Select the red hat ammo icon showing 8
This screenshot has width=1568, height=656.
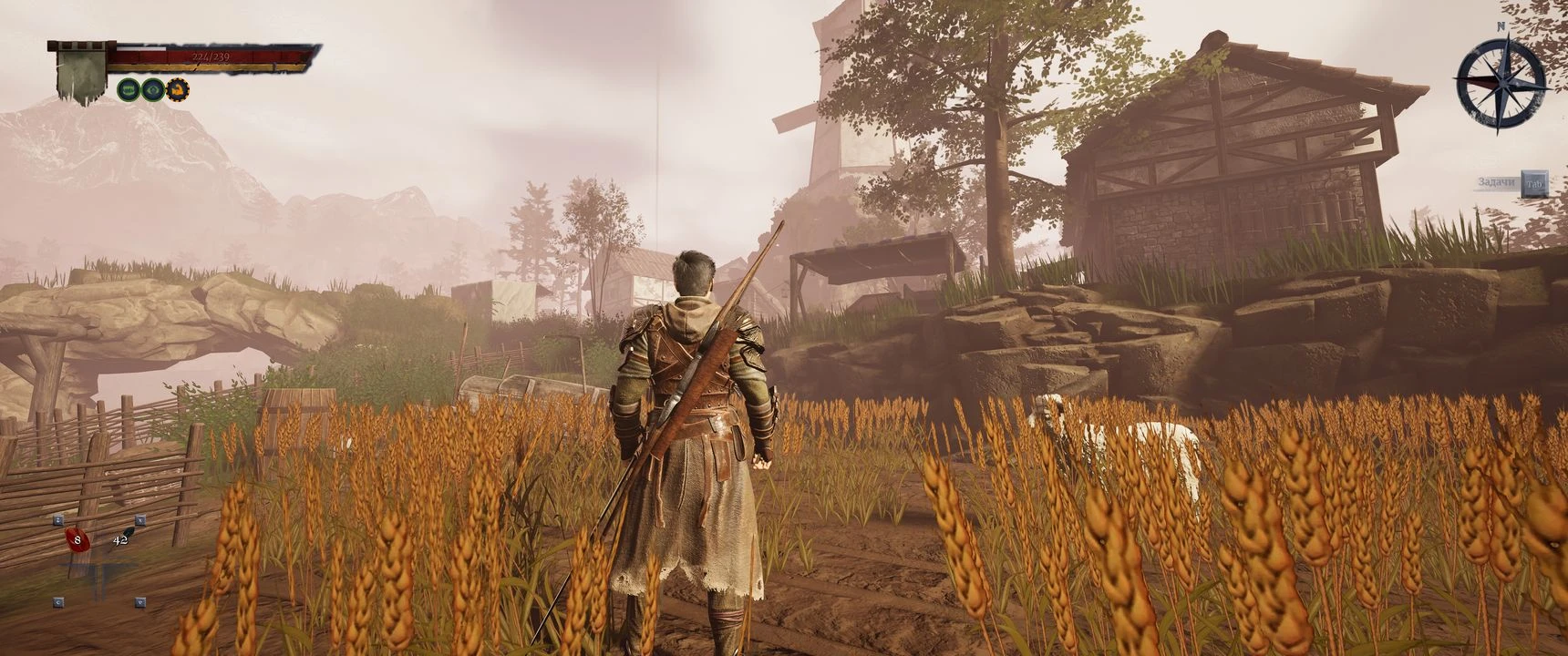click(x=77, y=540)
